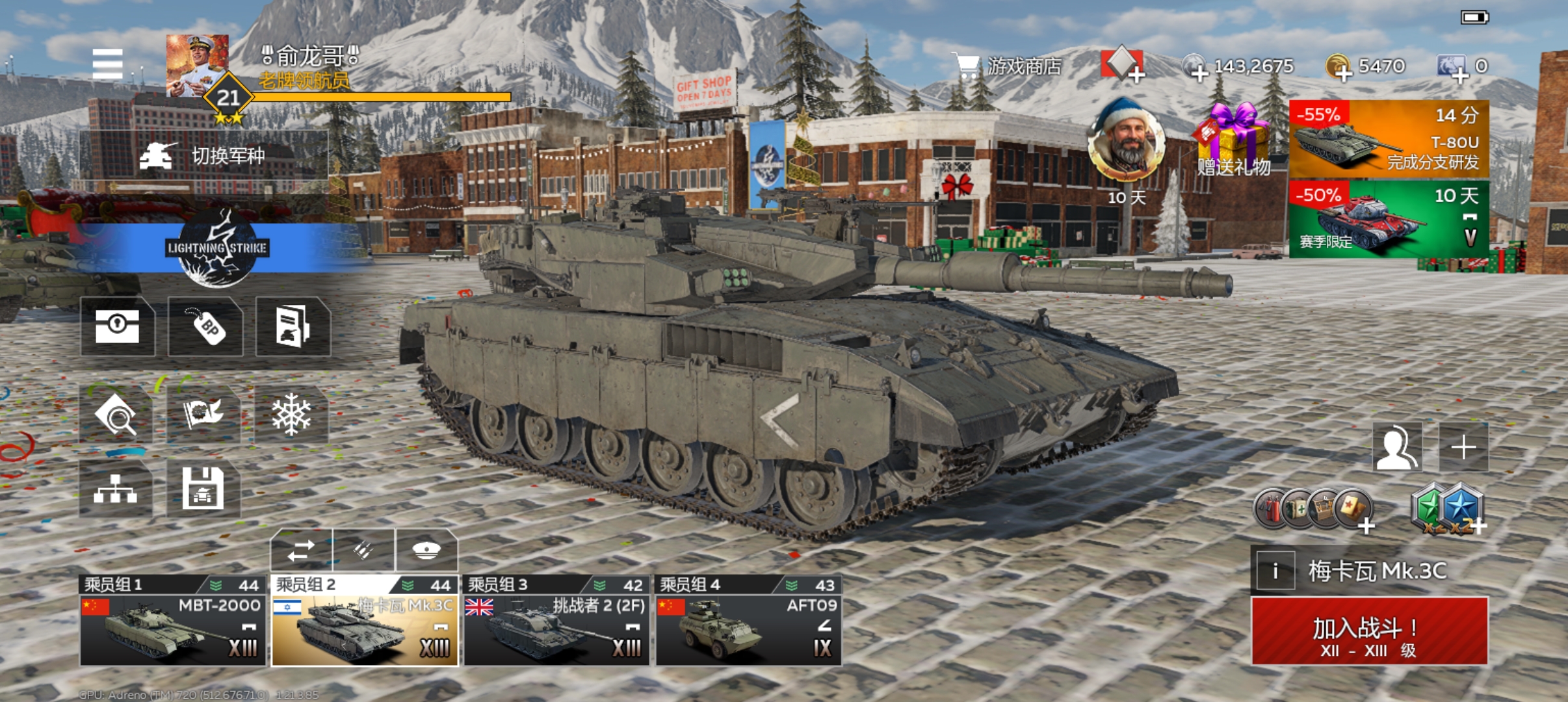
Task: Open the research tree icon
Action: [116, 489]
